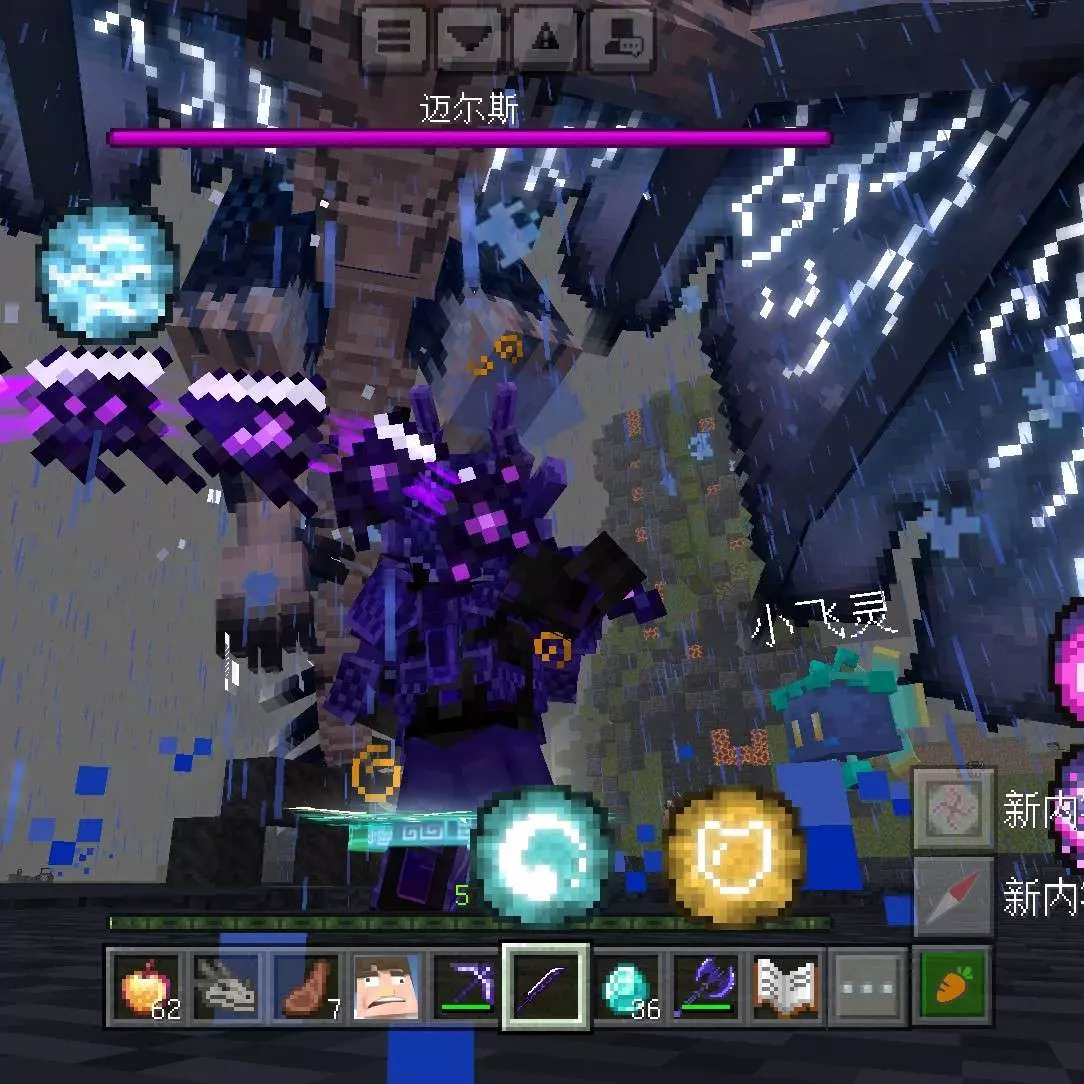Tap the red-and-white compass button

[953, 897]
